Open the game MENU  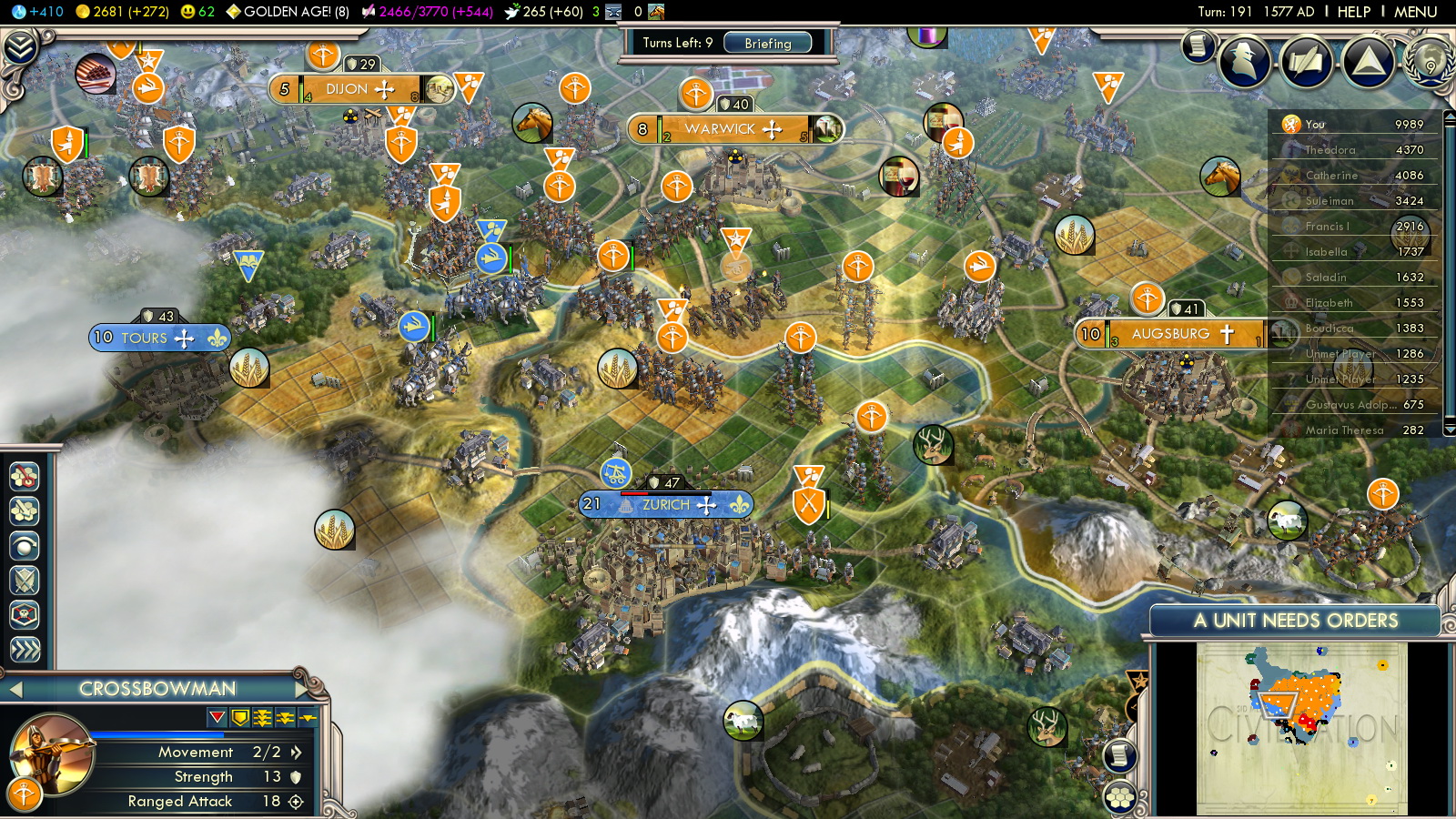pos(1415,12)
